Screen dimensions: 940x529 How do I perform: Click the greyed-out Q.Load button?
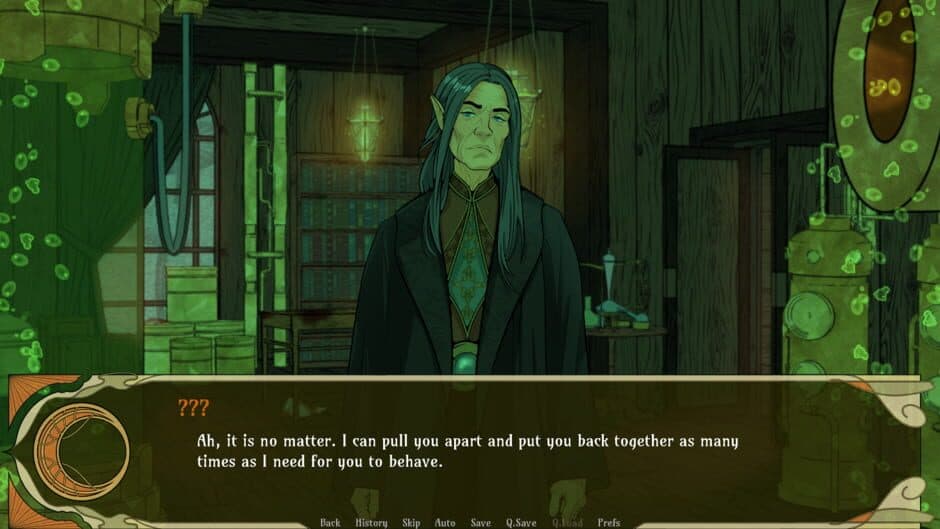point(566,522)
